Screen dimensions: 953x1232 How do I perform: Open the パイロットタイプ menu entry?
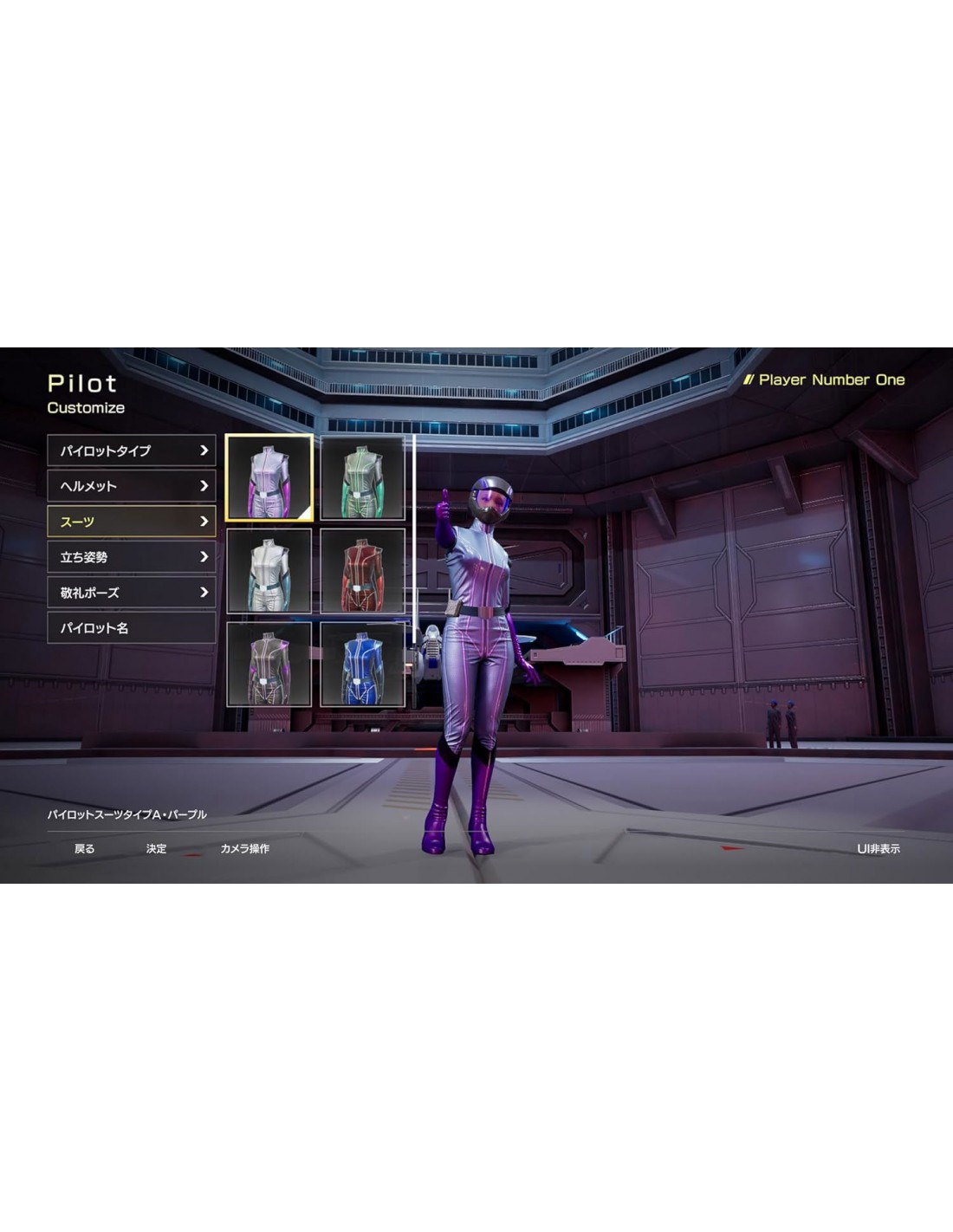(x=131, y=451)
